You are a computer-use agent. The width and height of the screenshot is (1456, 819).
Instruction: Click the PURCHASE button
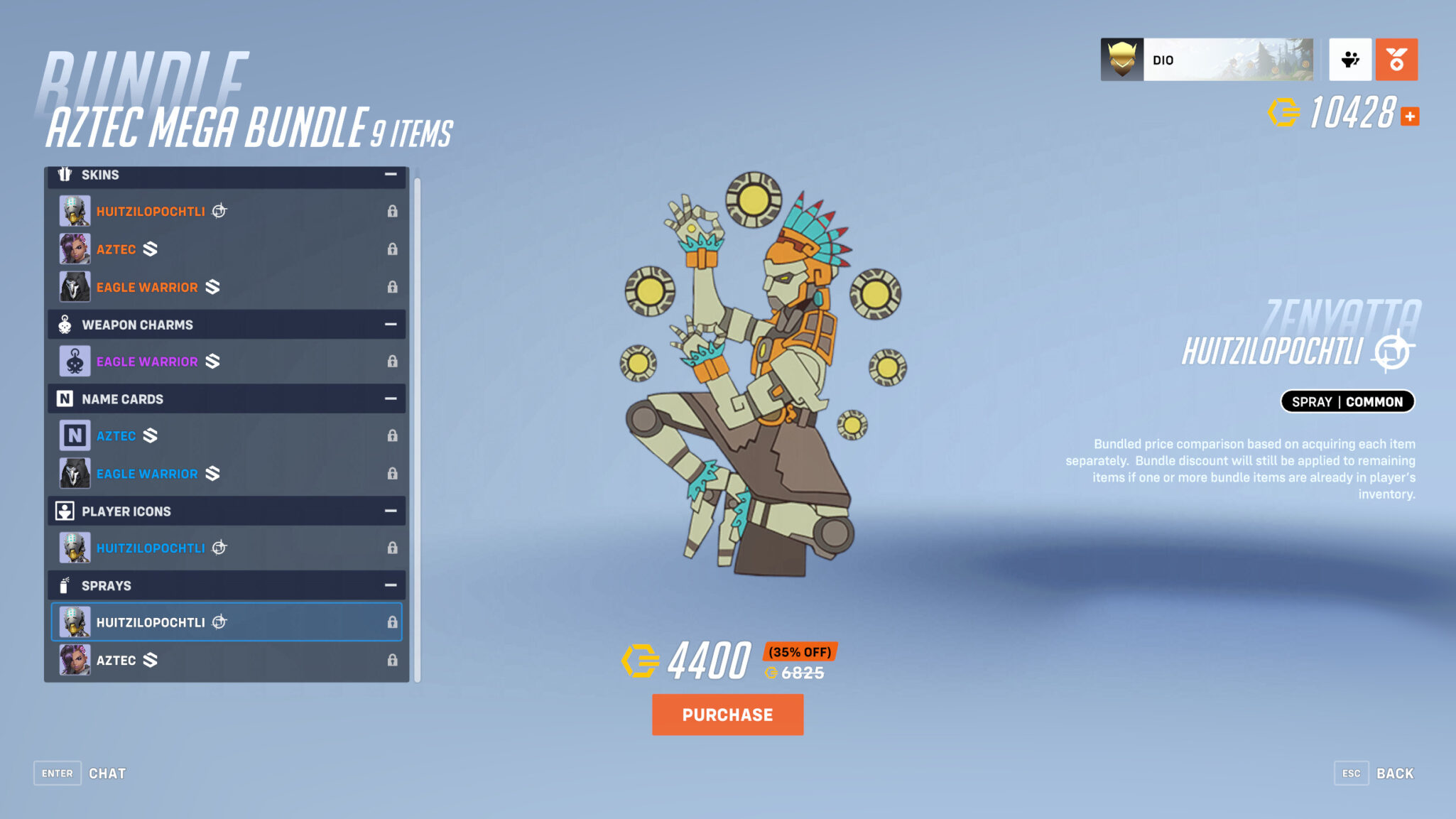coord(727,715)
